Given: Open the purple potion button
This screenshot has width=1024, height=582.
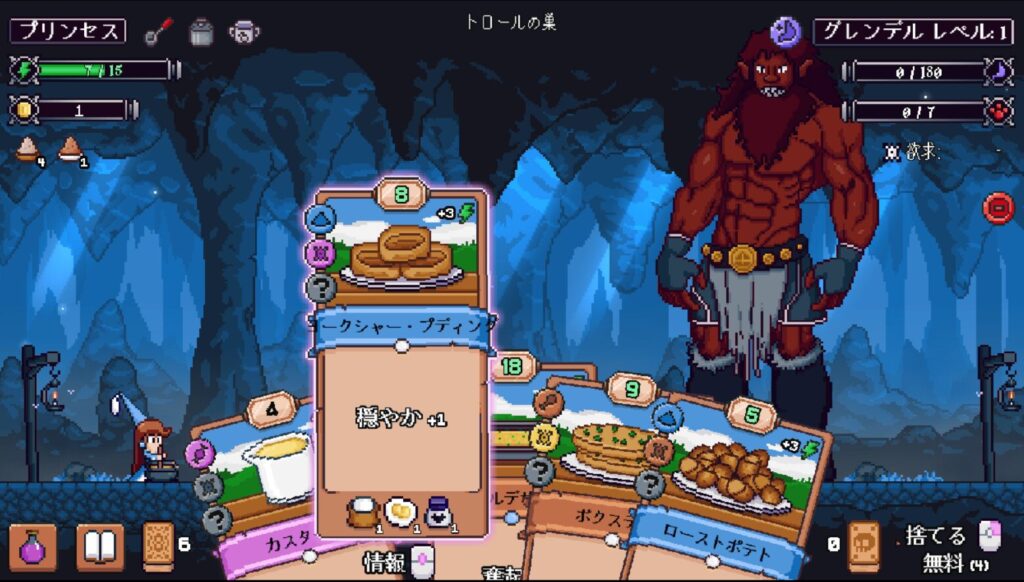Looking at the screenshot, I should coord(32,547).
